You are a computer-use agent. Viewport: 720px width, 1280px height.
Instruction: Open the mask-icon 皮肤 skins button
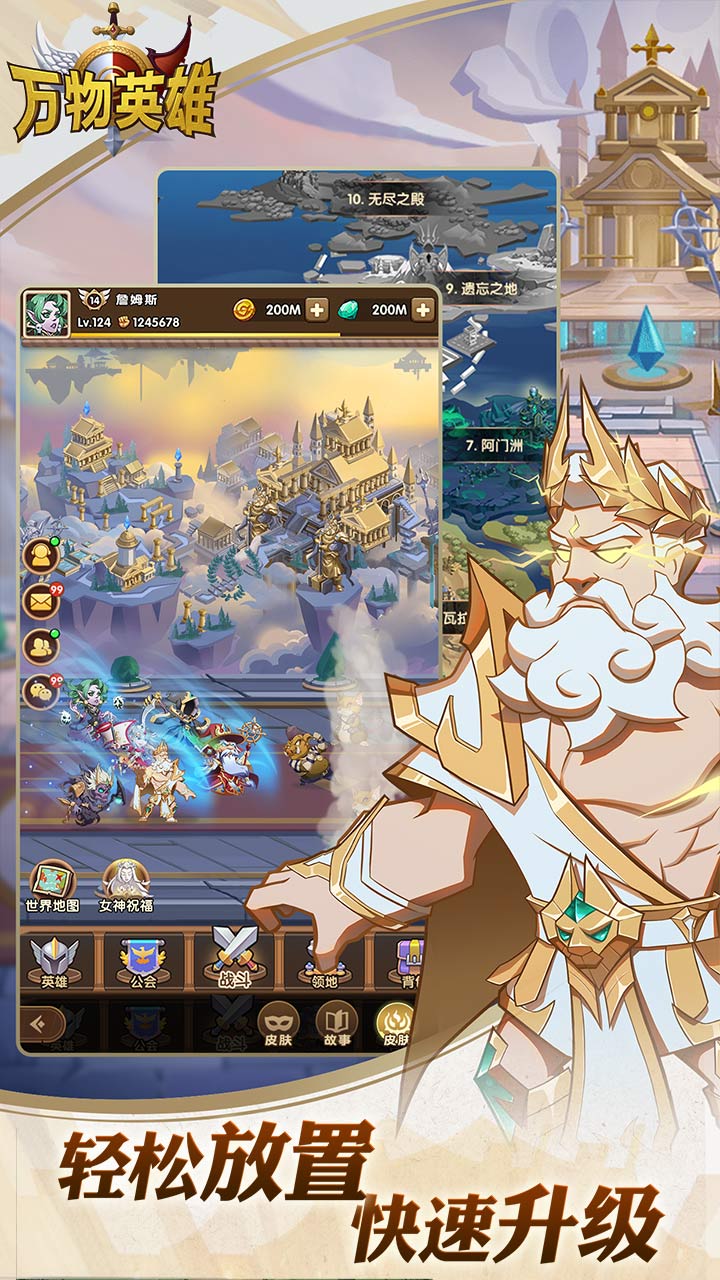coord(278,1023)
